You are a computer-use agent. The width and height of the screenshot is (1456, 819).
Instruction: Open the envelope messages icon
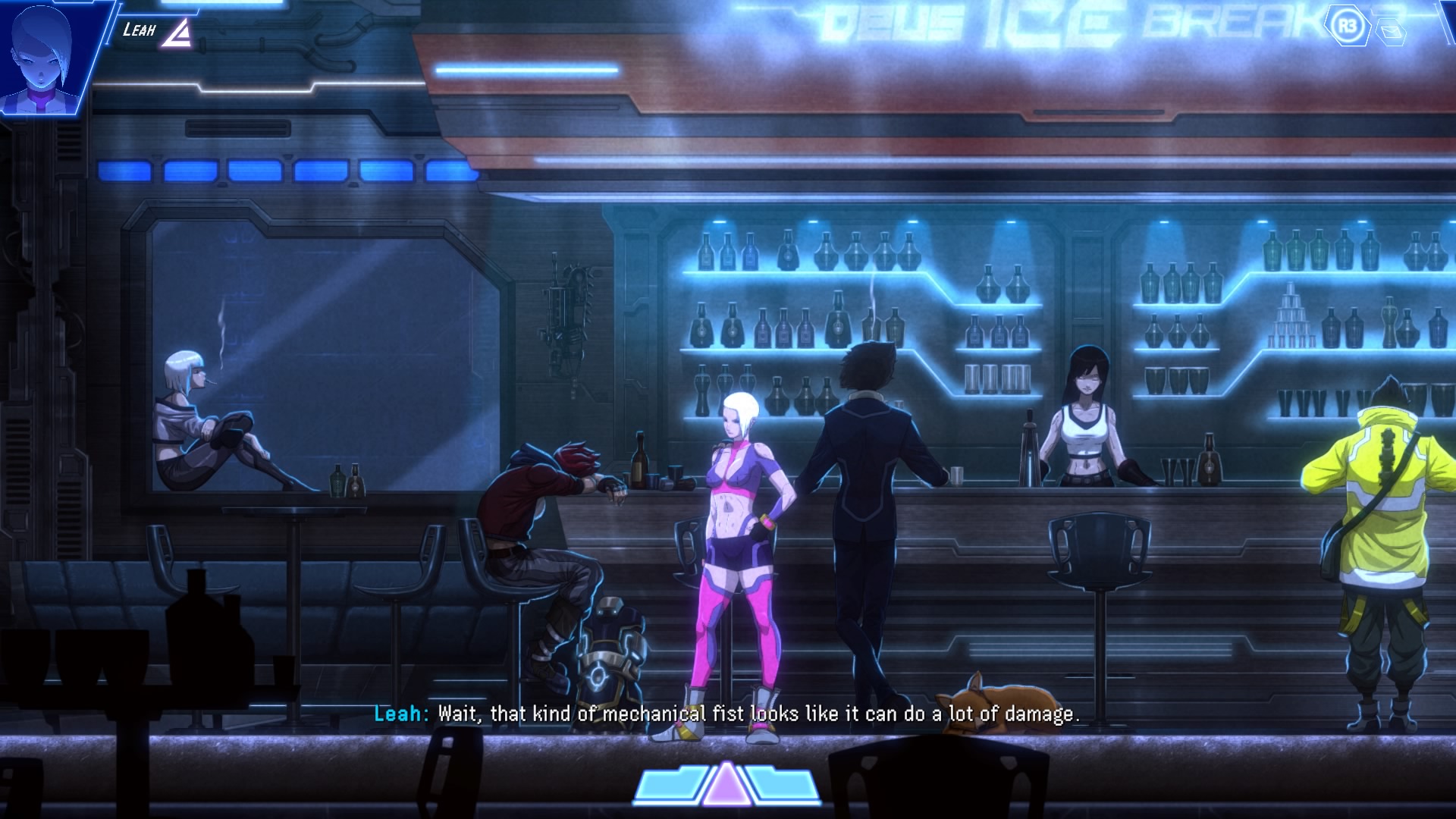pos(1392,32)
